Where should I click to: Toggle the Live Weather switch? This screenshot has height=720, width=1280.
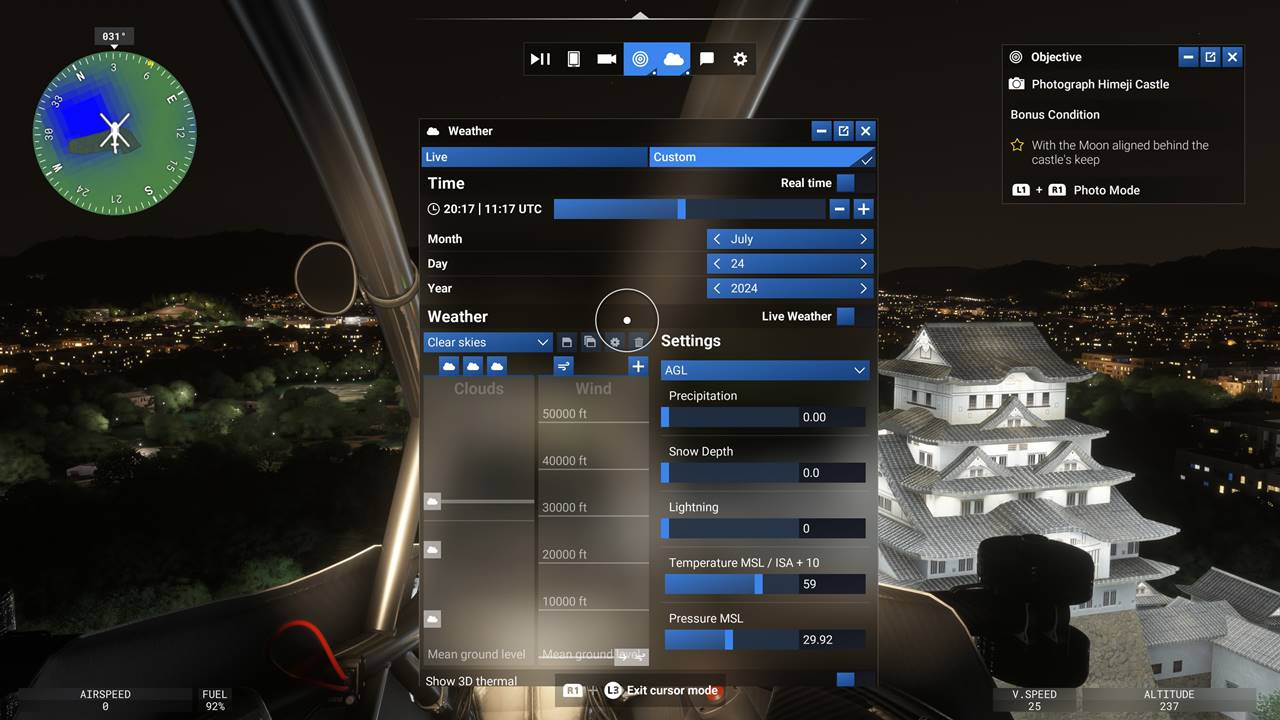846,316
